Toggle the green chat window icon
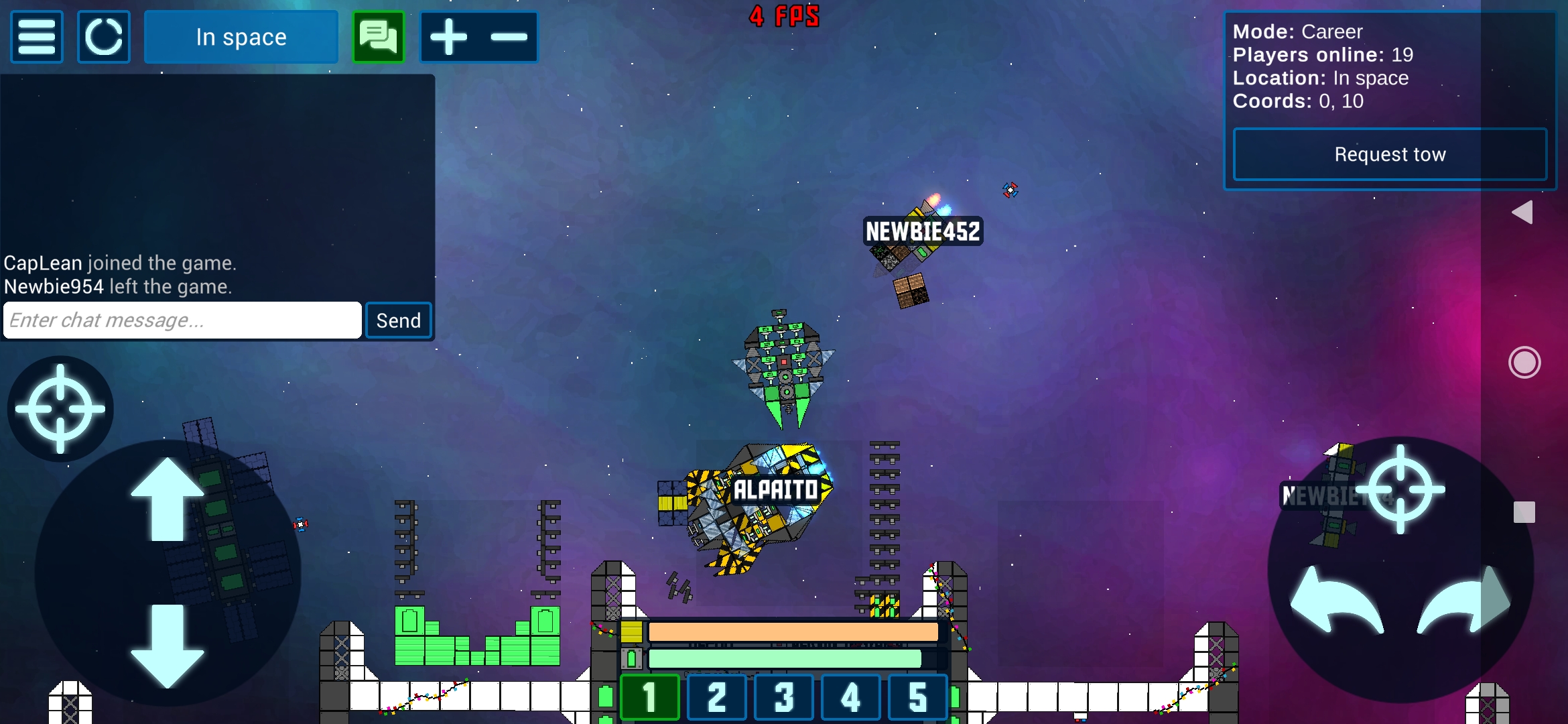 tap(379, 37)
